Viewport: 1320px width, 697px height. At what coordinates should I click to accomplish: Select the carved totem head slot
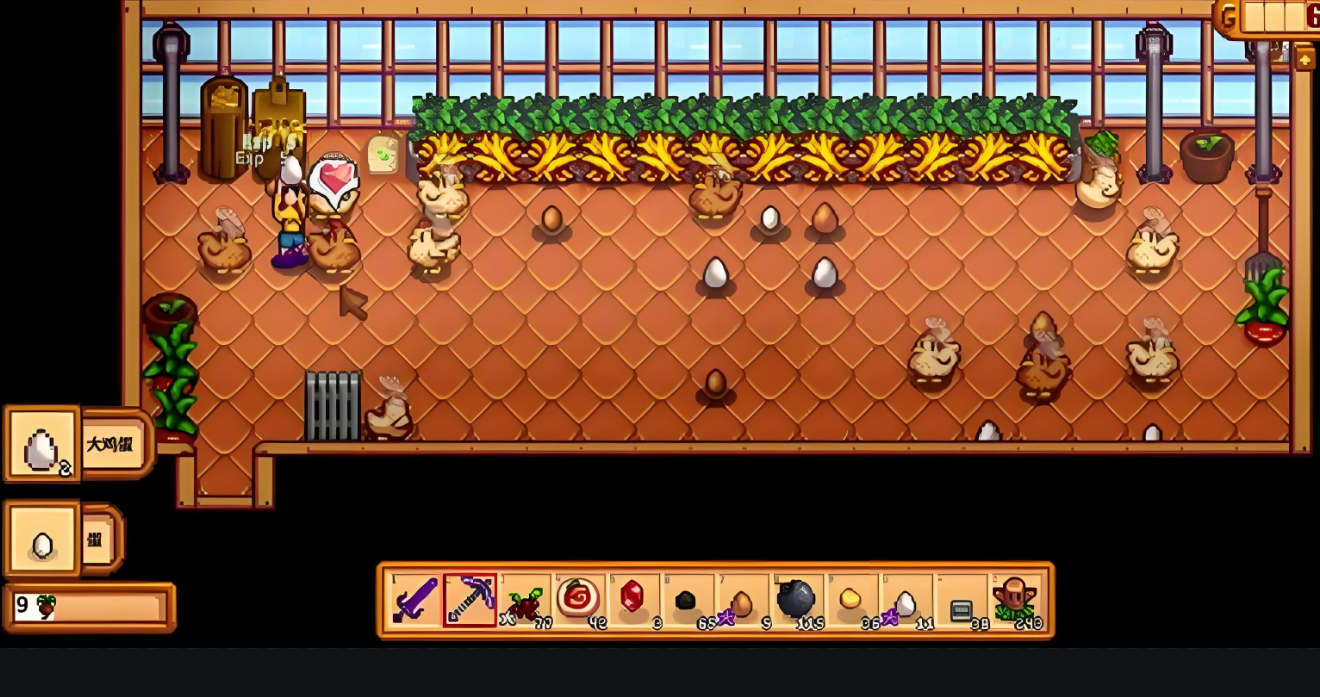tap(1015, 600)
